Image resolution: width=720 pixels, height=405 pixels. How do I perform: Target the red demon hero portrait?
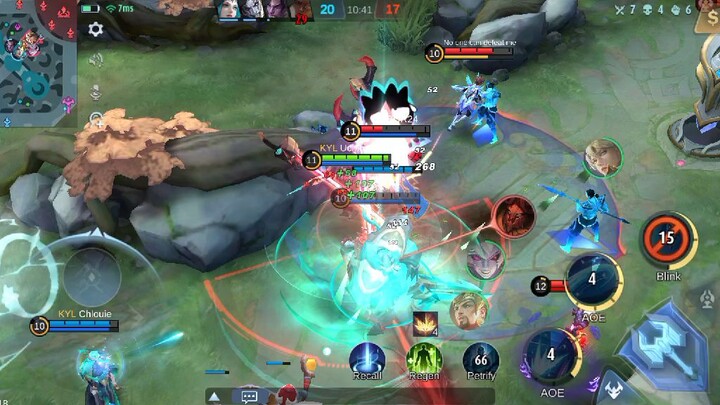512,216
